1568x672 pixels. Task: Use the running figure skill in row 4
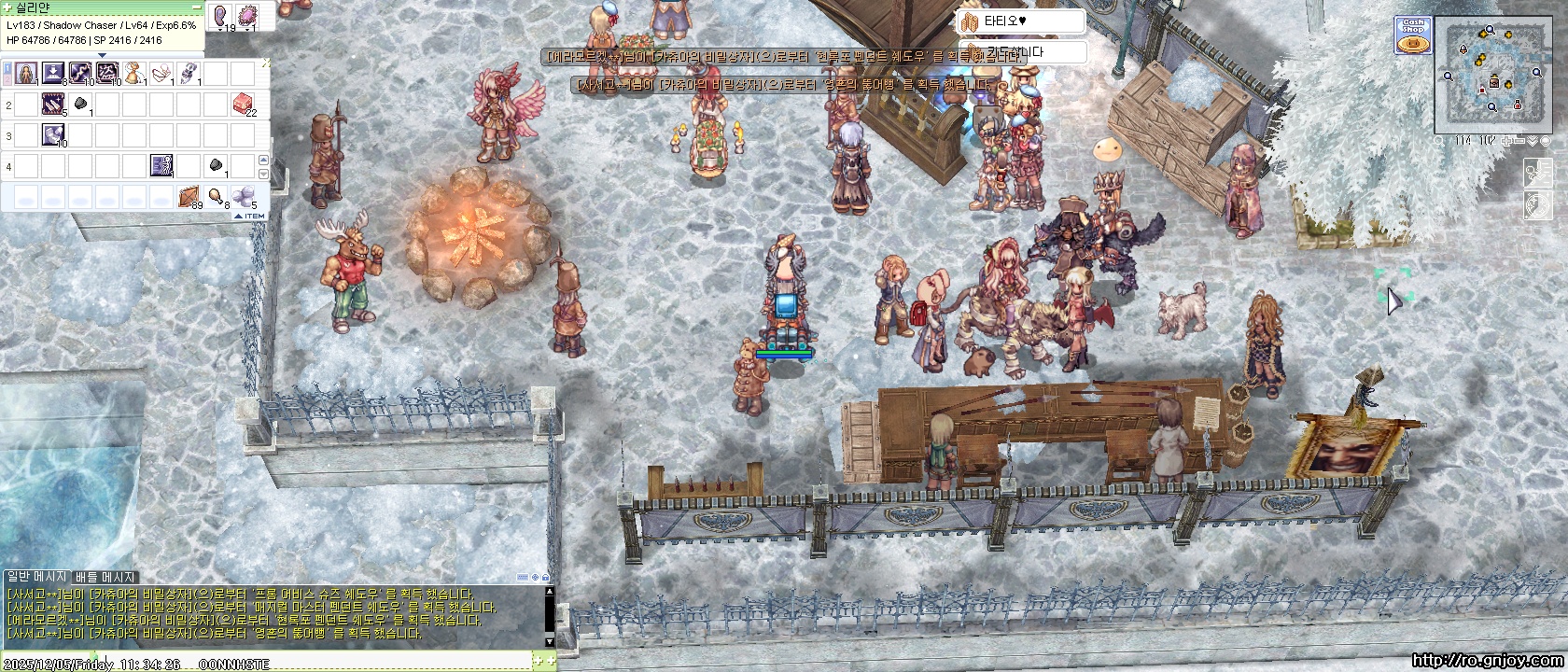coord(161,166)
